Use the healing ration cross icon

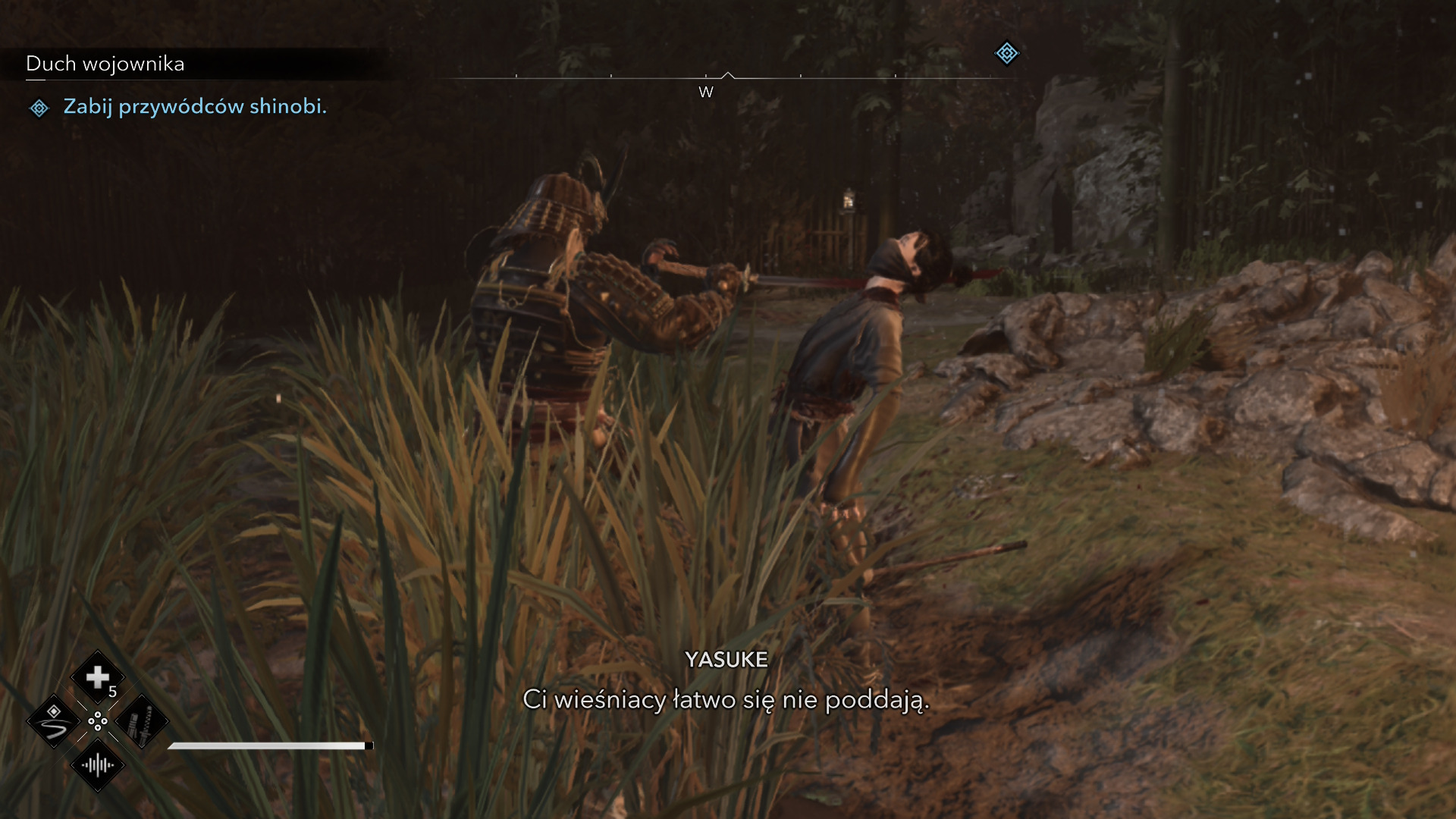point(98,677)
